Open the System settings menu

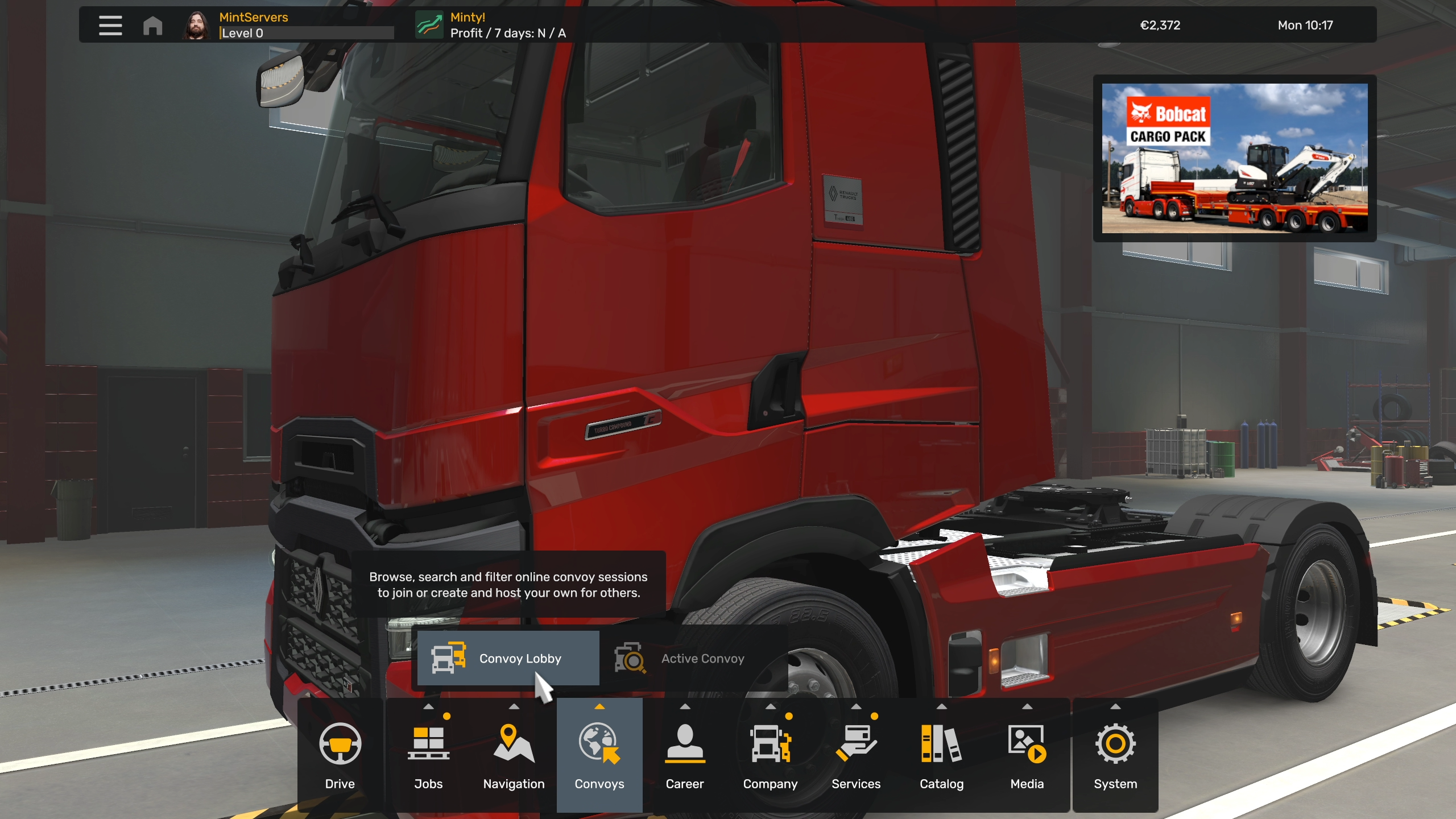(1115, 755)
